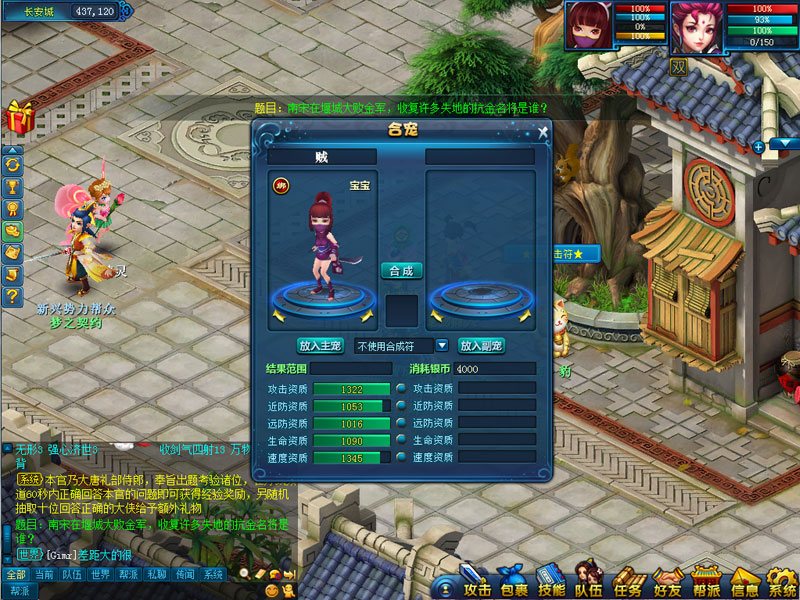This screenshot has height=600, width=800.
Task: Click 放入副宠 to place secondary pet
Action: click(481, 345)
